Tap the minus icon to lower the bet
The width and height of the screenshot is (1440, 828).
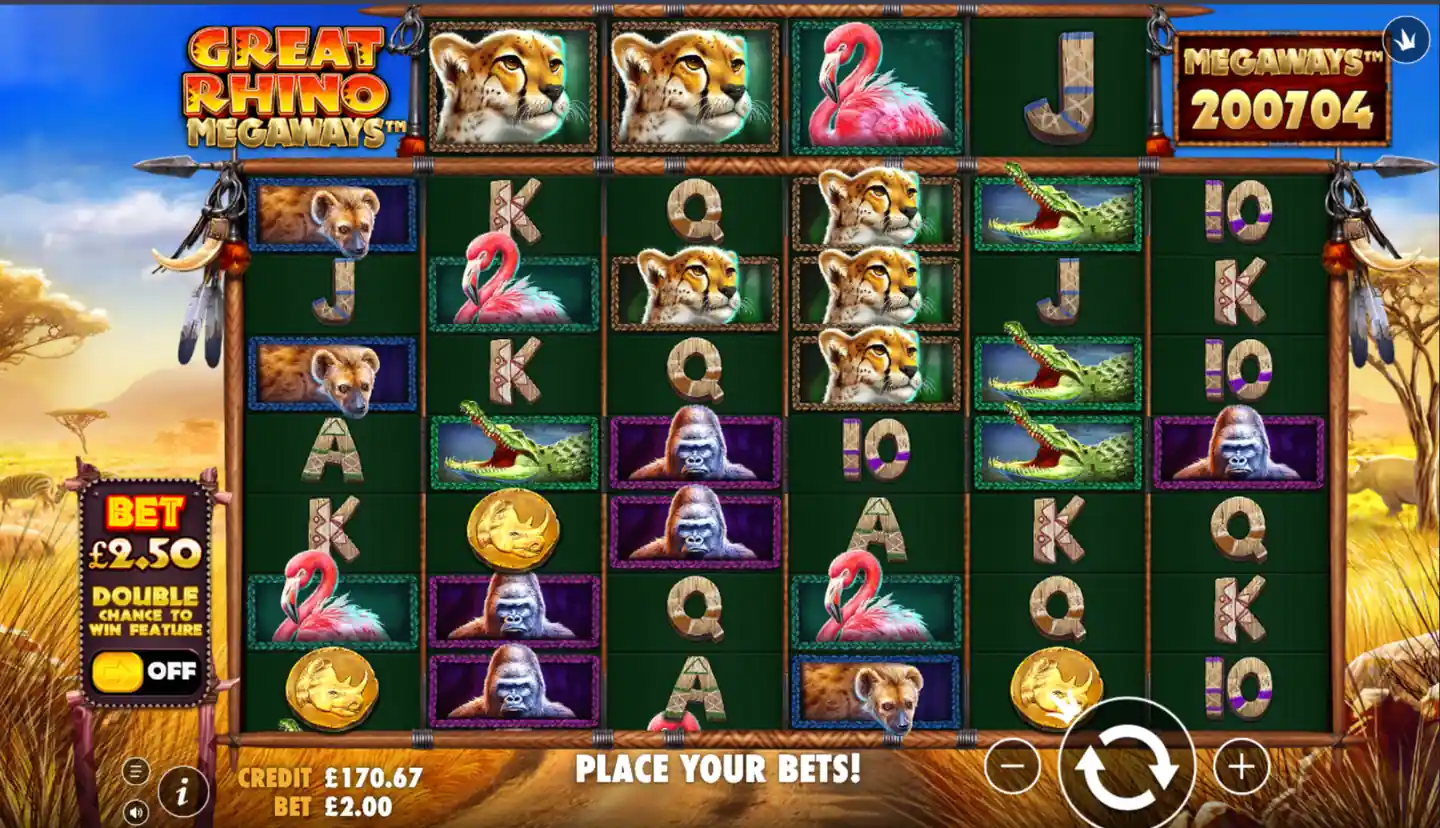point(1011,766)
